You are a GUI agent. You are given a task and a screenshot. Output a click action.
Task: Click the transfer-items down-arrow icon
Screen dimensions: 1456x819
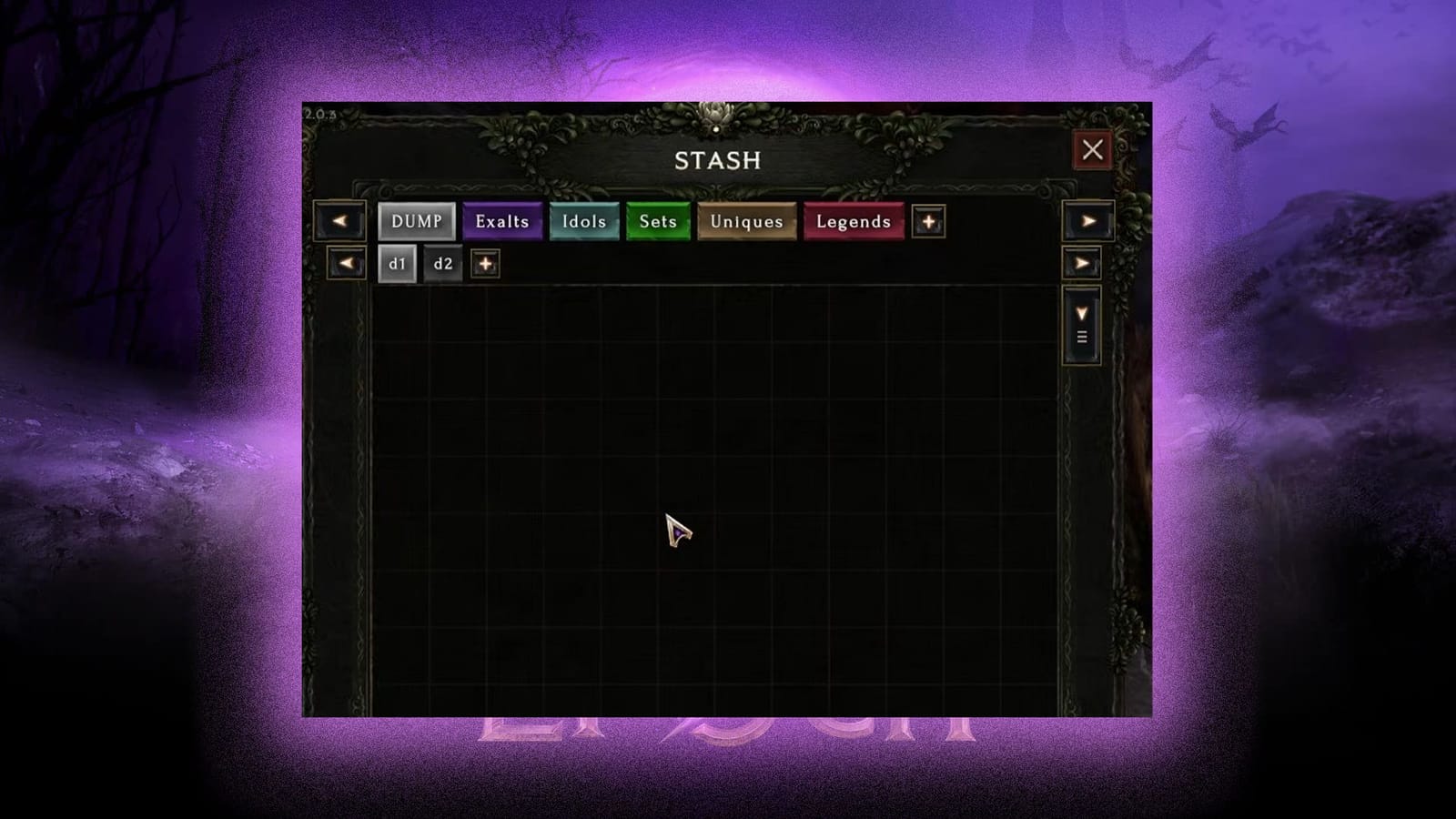[1082, 314]
